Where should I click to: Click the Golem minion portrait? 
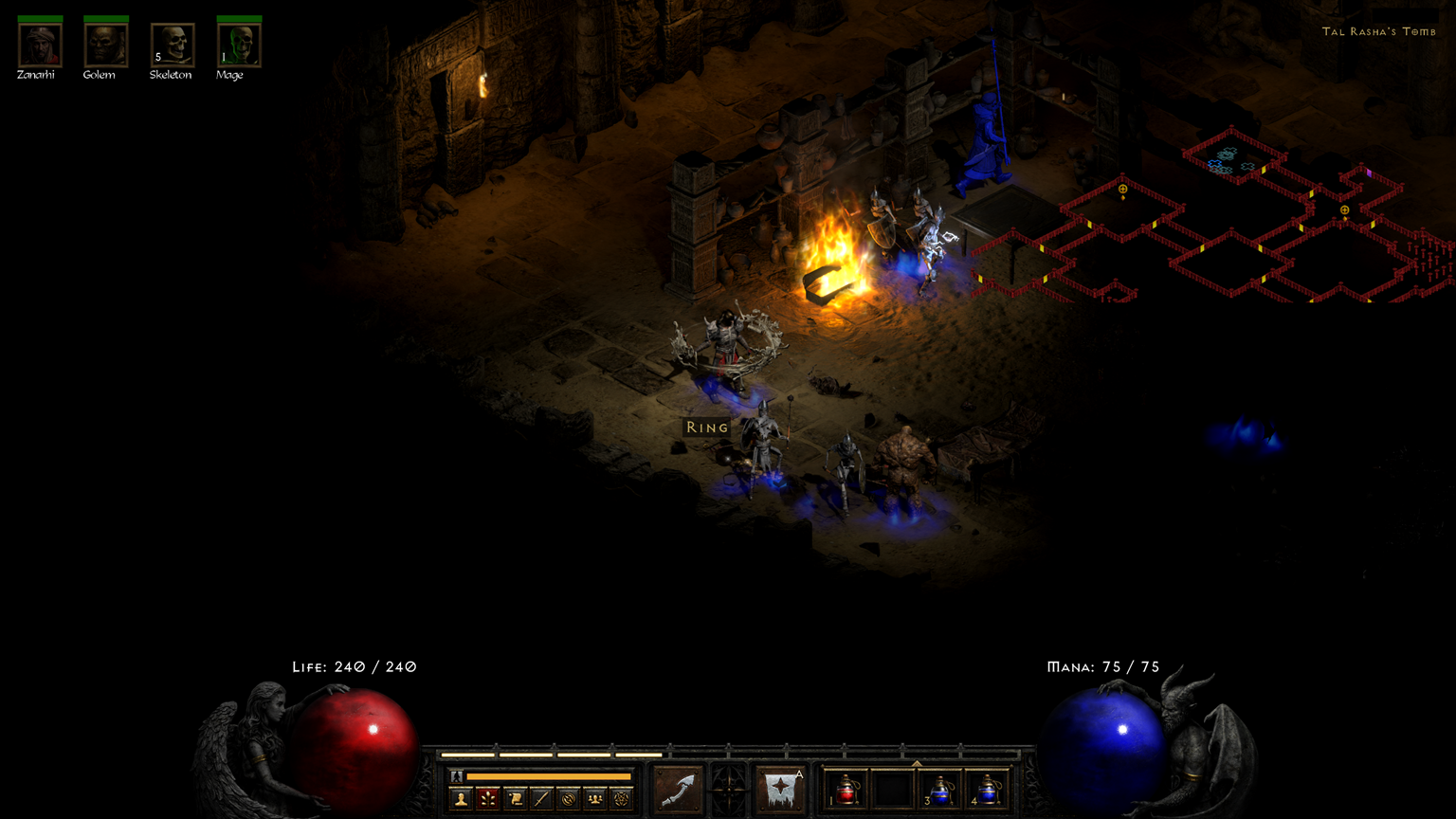pos(104,45)
